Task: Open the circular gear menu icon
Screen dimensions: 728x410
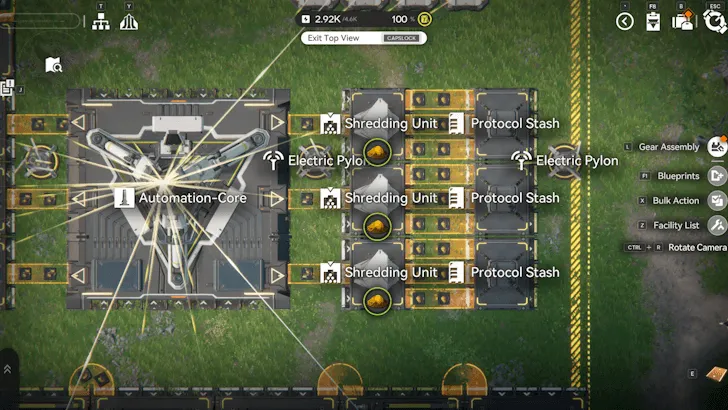Action: (714, 21)
